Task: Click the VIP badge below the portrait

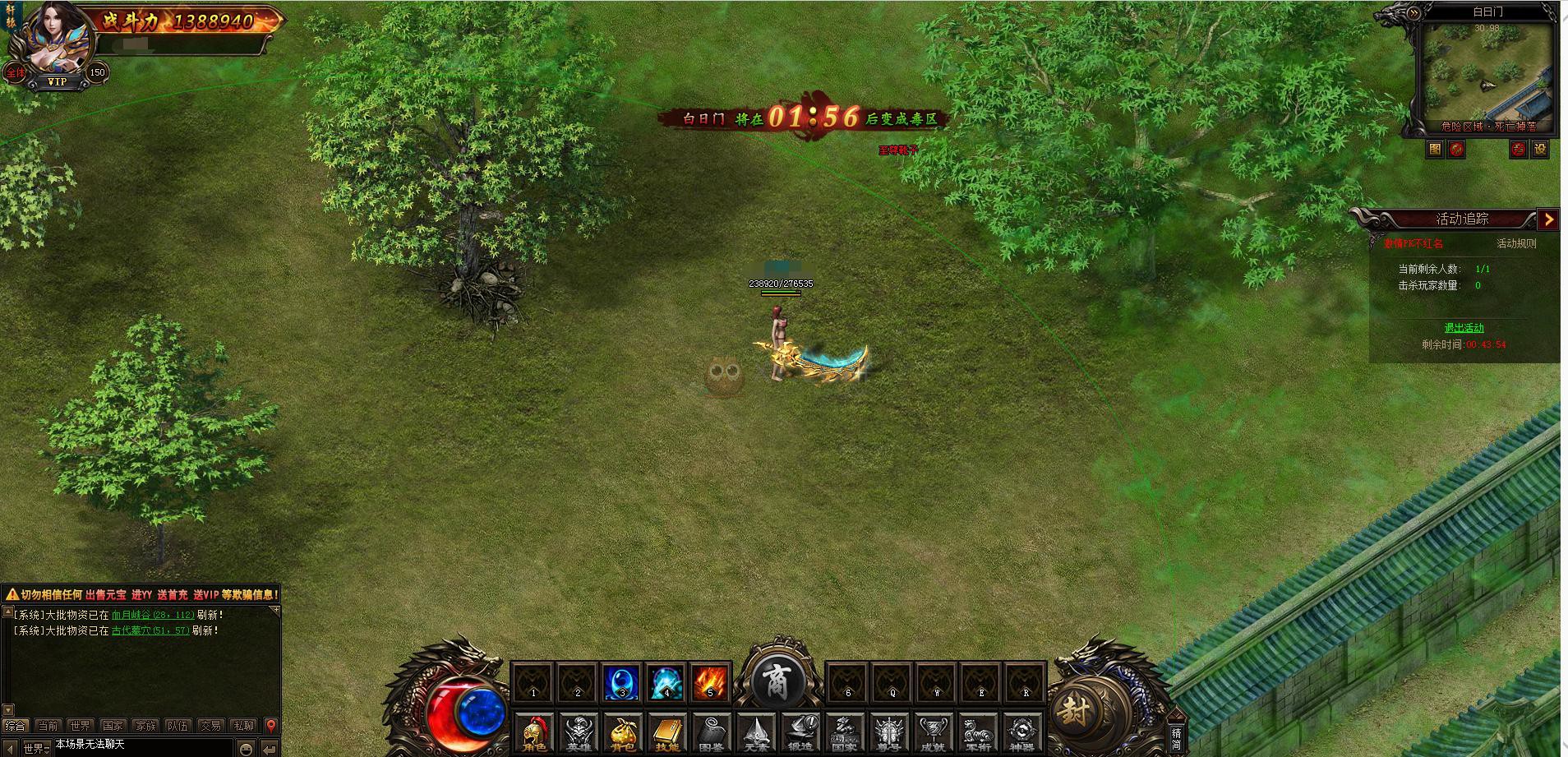Action: (x=57, y=82)
